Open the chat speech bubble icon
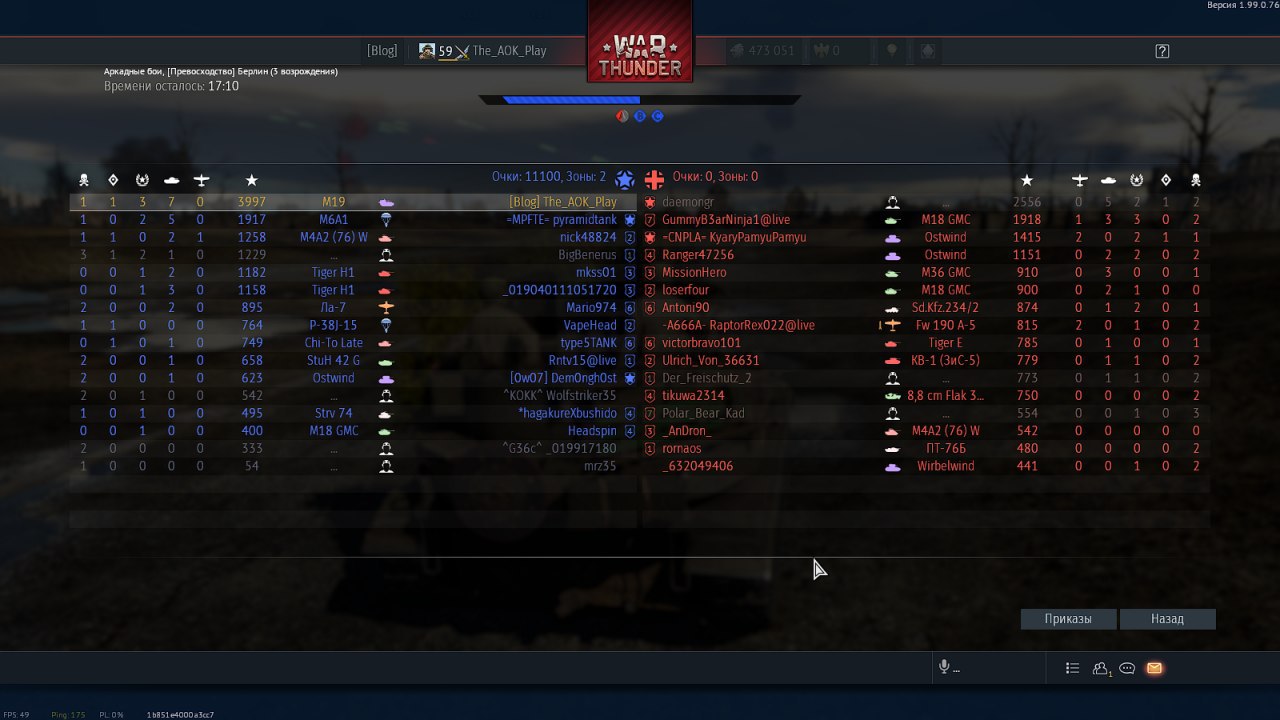 1127,668
